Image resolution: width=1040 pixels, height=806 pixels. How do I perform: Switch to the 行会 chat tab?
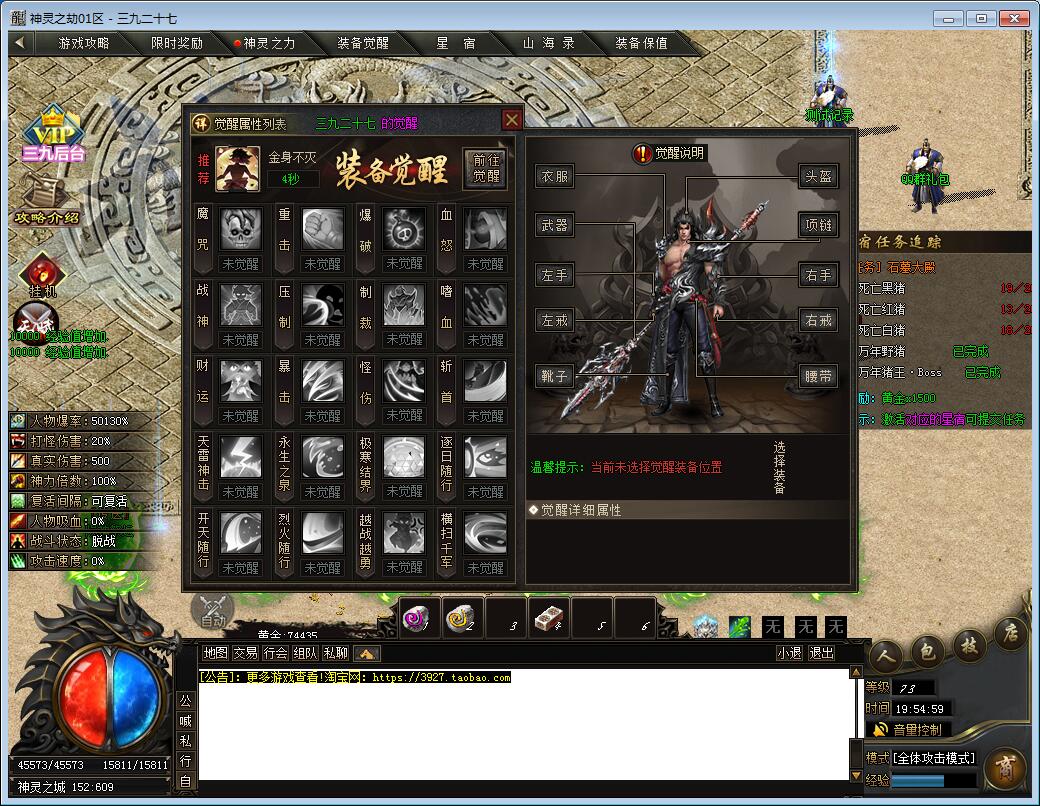275,653
